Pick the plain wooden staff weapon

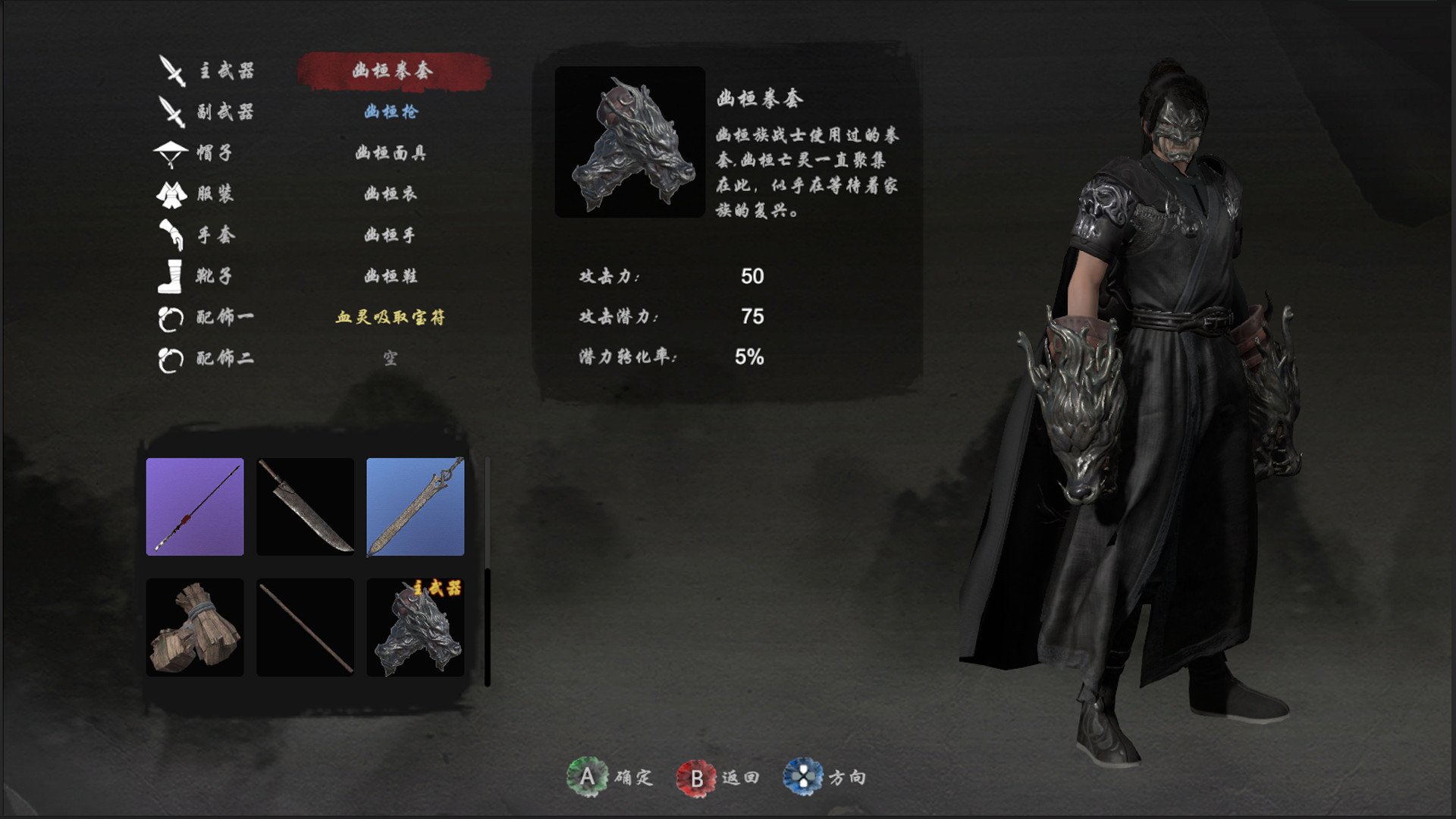pyautogui.click(x=305, y=627)
